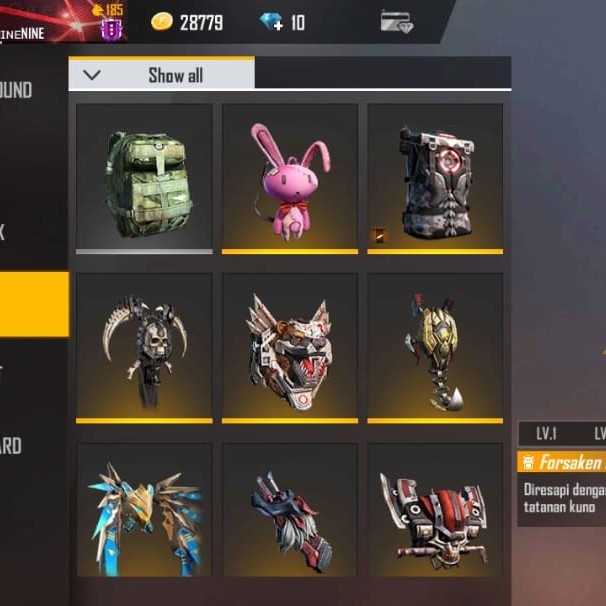
Task: Select the green camo backpack
Action: click(145, 177)
